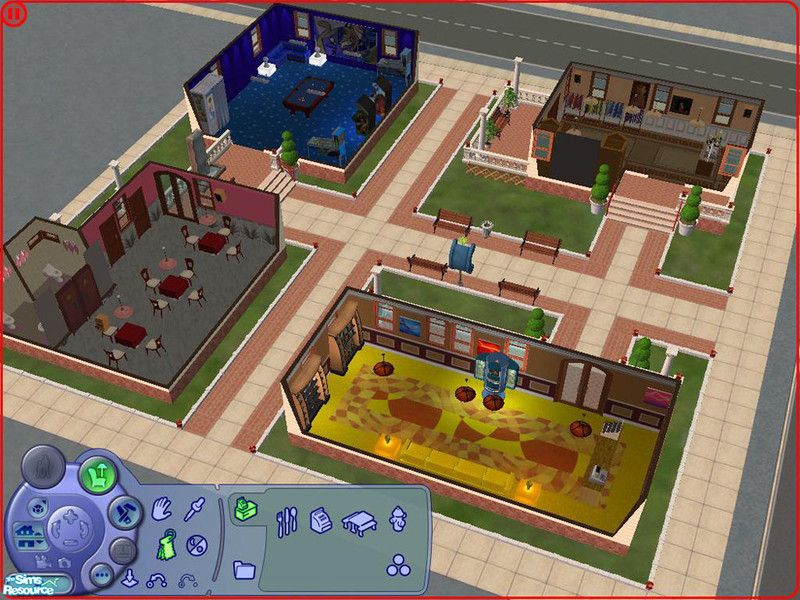
Task: Toggle the day and night circle icon
Action: coord(198,546)
